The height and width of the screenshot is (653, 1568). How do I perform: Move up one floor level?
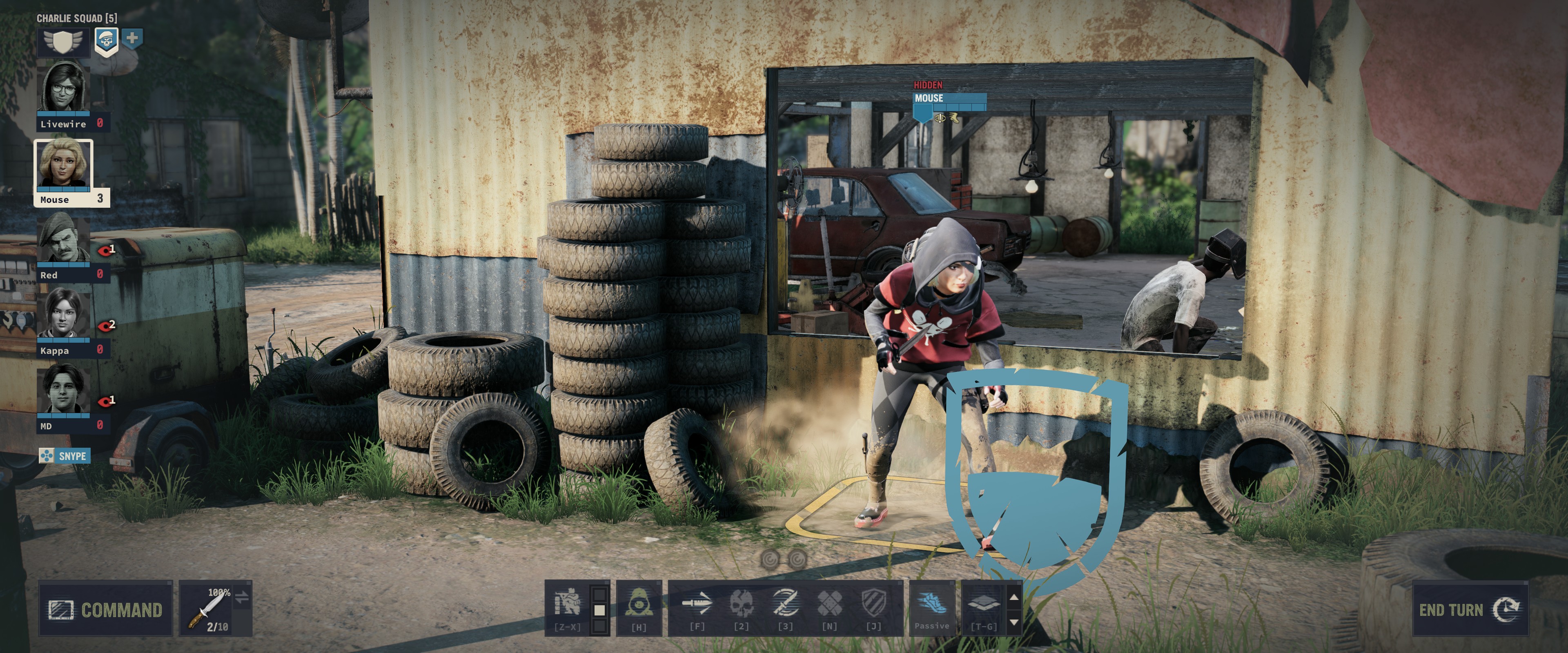[x=1013, y=597]
